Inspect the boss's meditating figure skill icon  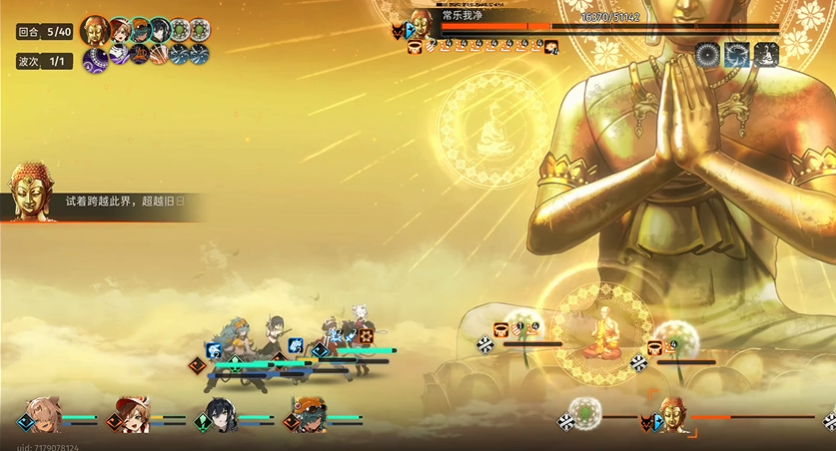(x=766, y=55)
